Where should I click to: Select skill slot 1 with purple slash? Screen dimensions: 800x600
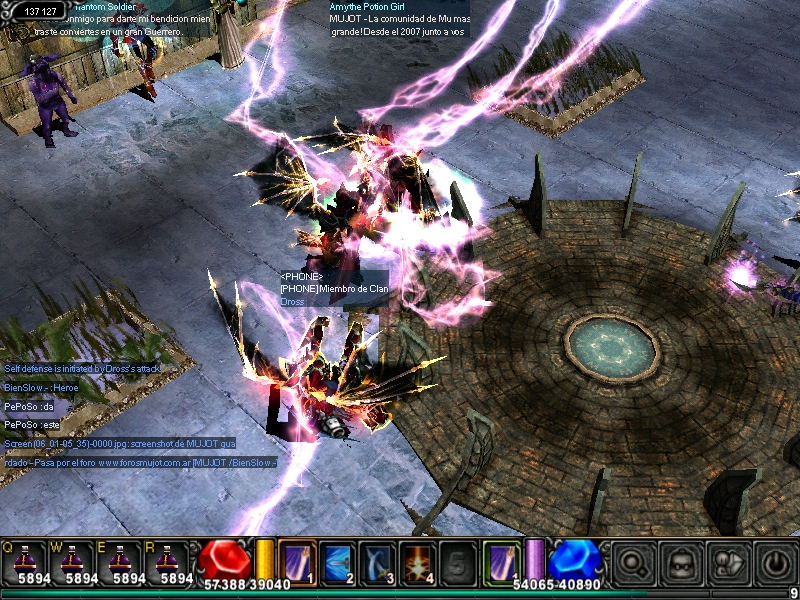click(297, 560)
